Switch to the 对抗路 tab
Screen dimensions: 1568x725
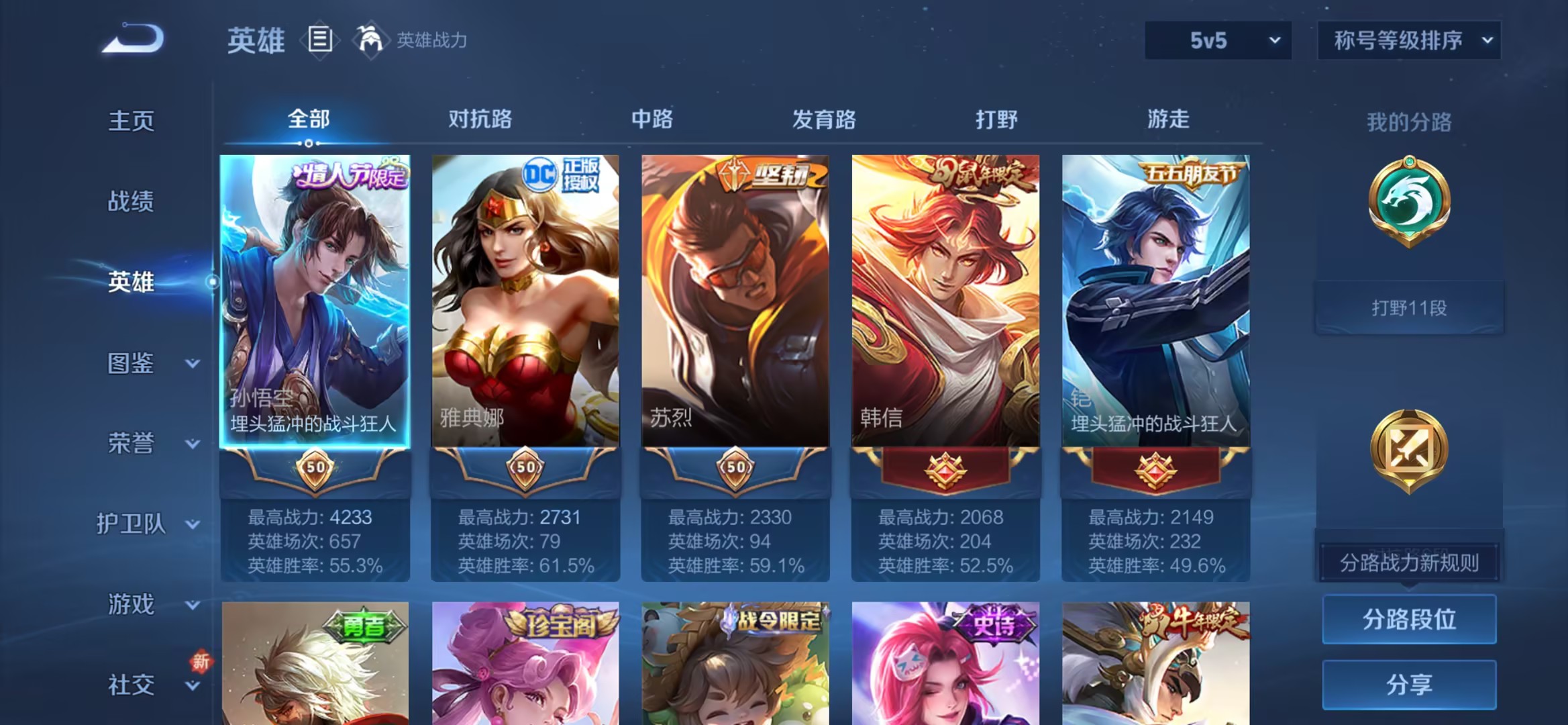(x=480, y=119)
